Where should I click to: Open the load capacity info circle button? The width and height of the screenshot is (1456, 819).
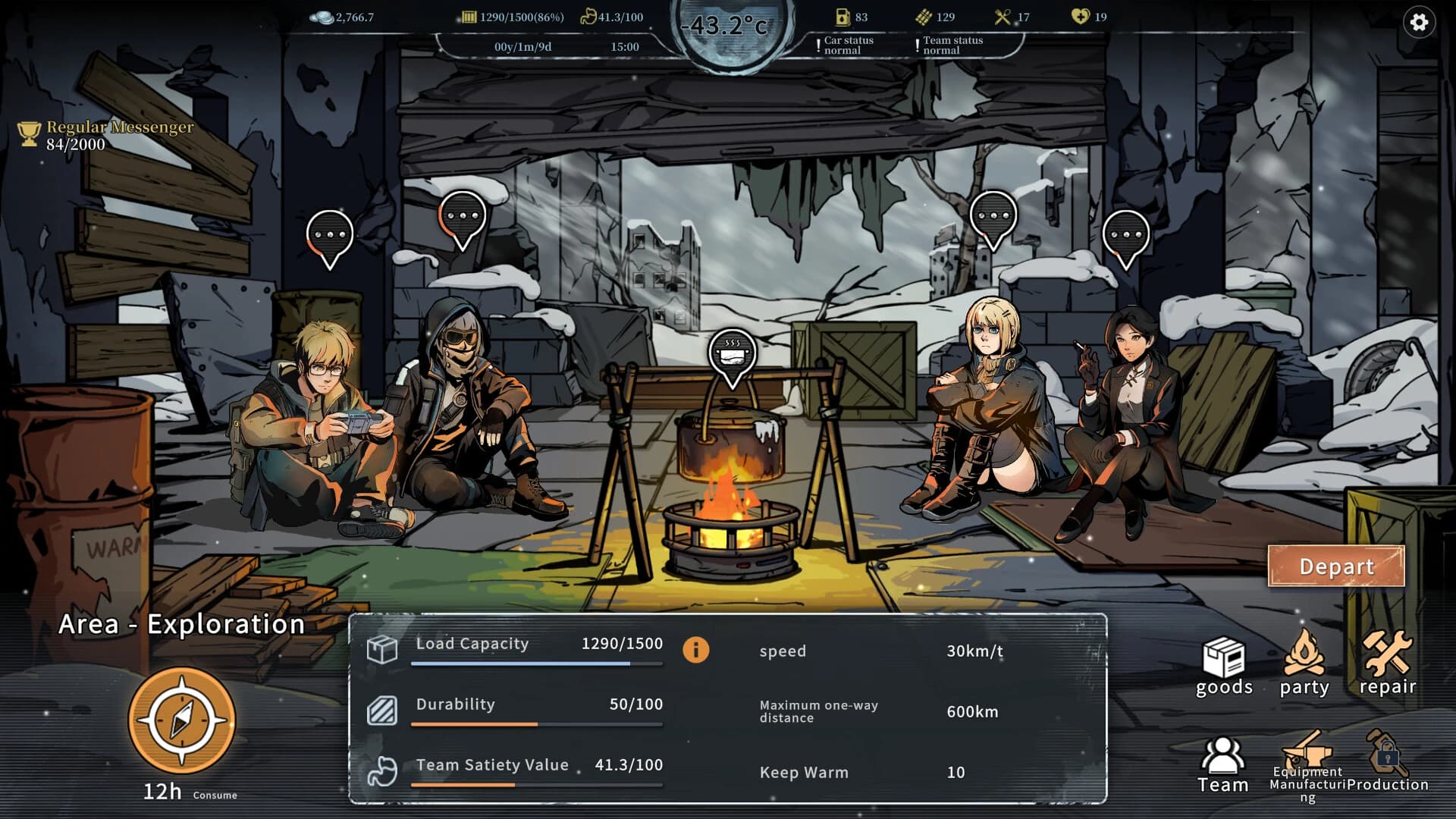click(x=697, y=651)
